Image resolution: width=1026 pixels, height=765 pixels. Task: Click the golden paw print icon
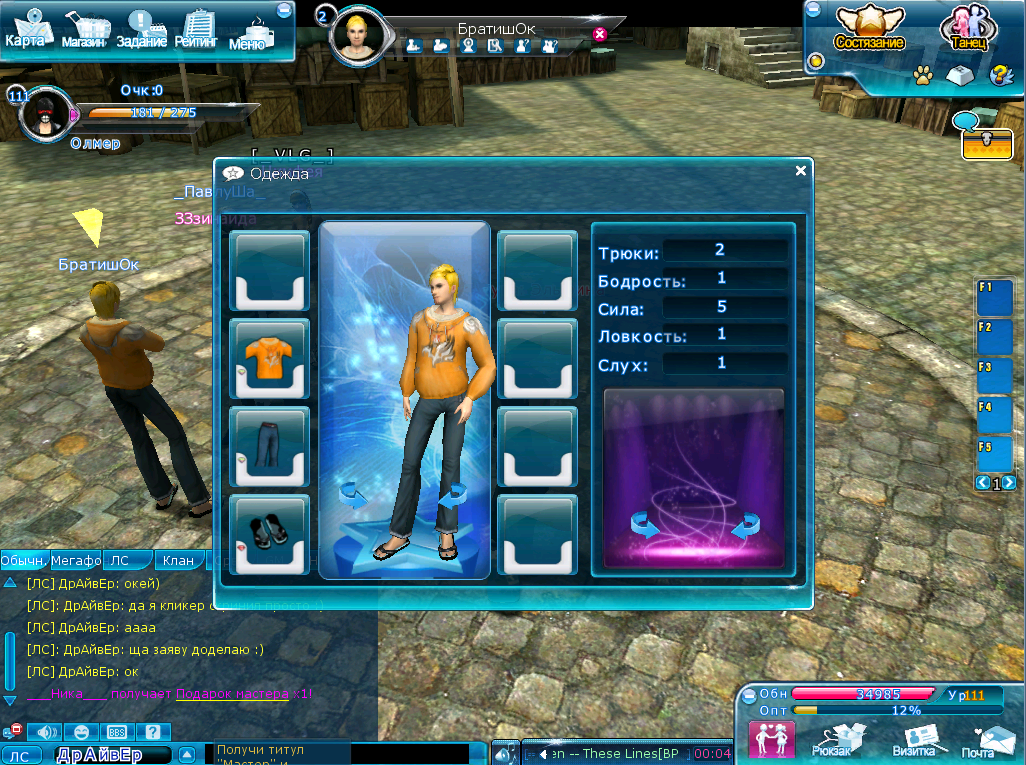pos(924,74)
